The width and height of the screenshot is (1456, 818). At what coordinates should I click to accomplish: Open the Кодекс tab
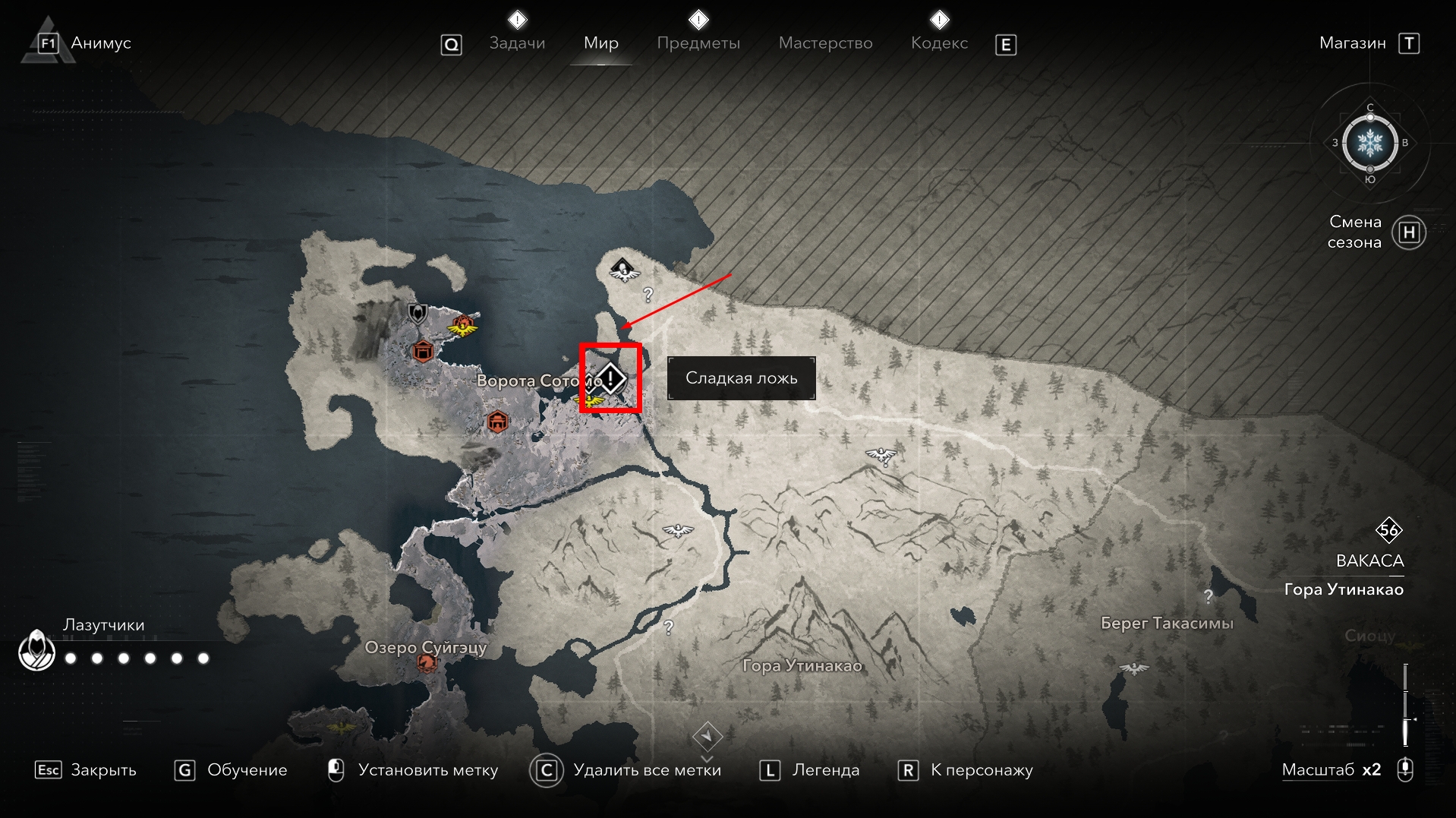point(939,43)
